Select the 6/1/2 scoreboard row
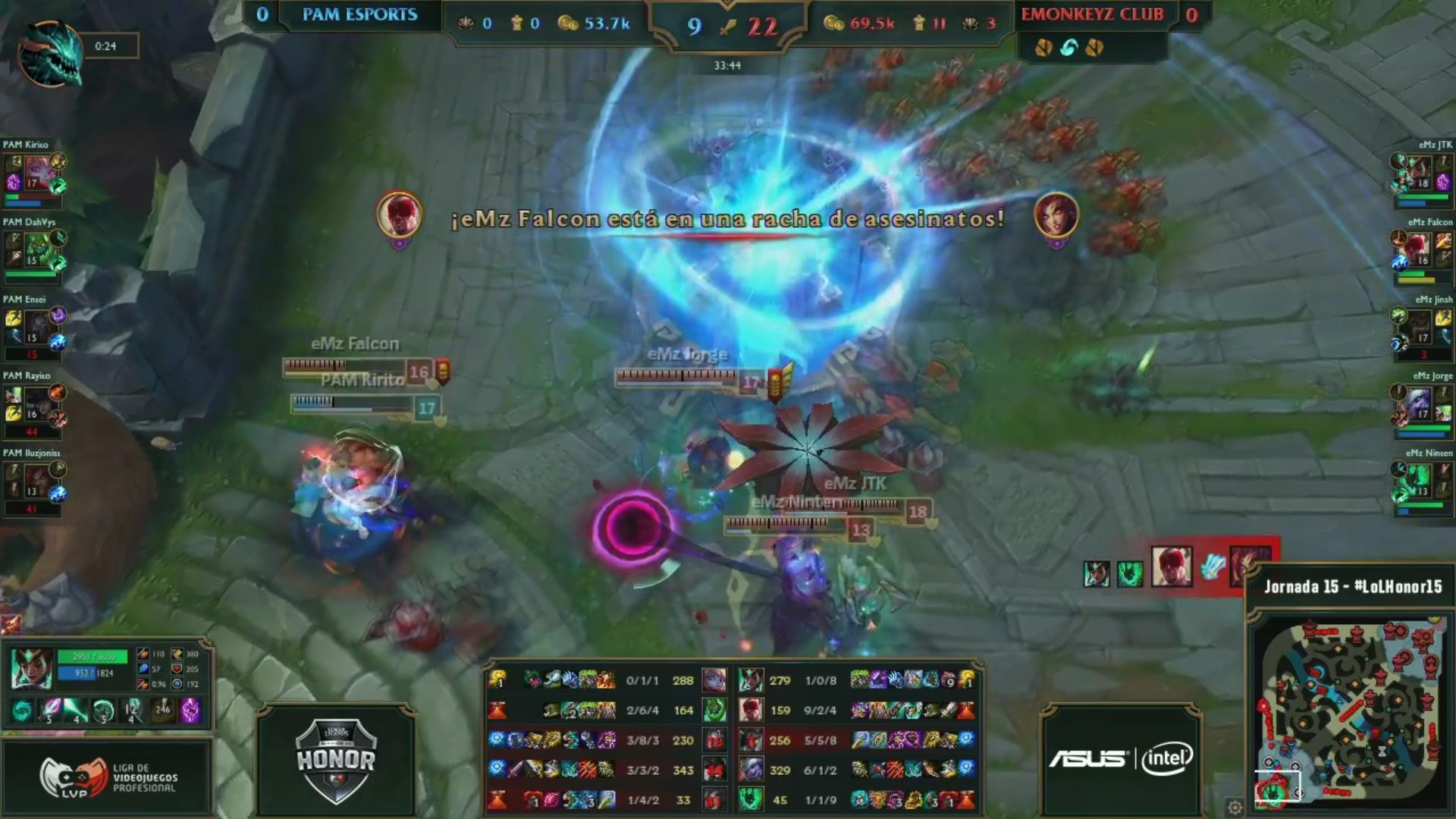Image resolution: width=1456 pixels, height=819 pixels. pyautogui.click(x=820, y=770)
